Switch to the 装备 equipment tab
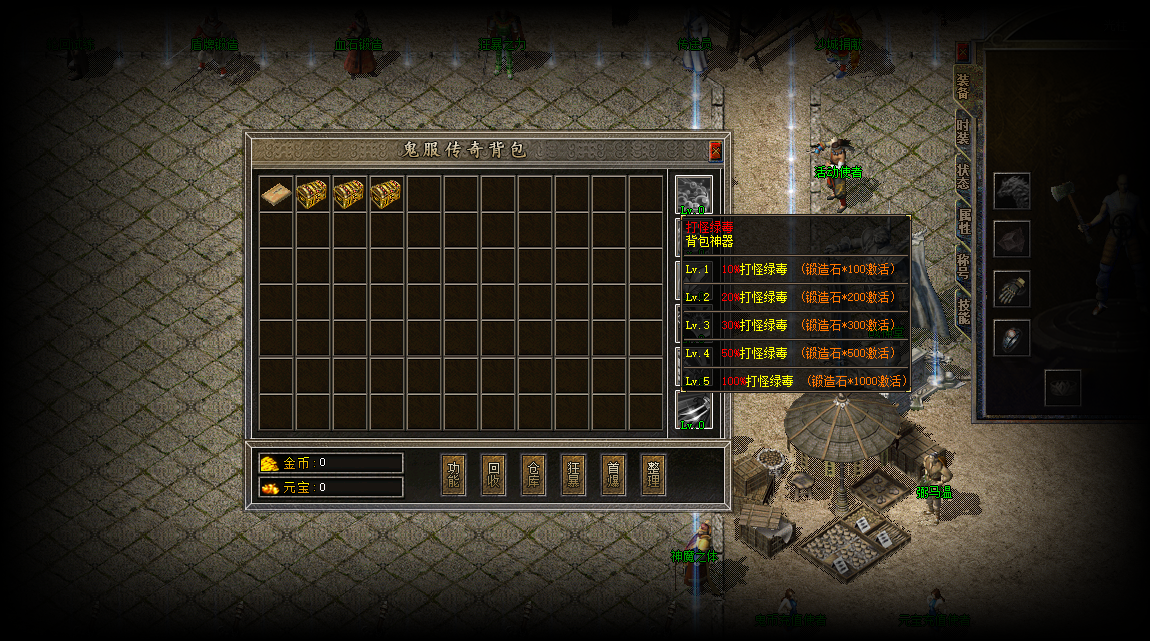Viewport: 1150px width, 641px height. coord(963,87)
